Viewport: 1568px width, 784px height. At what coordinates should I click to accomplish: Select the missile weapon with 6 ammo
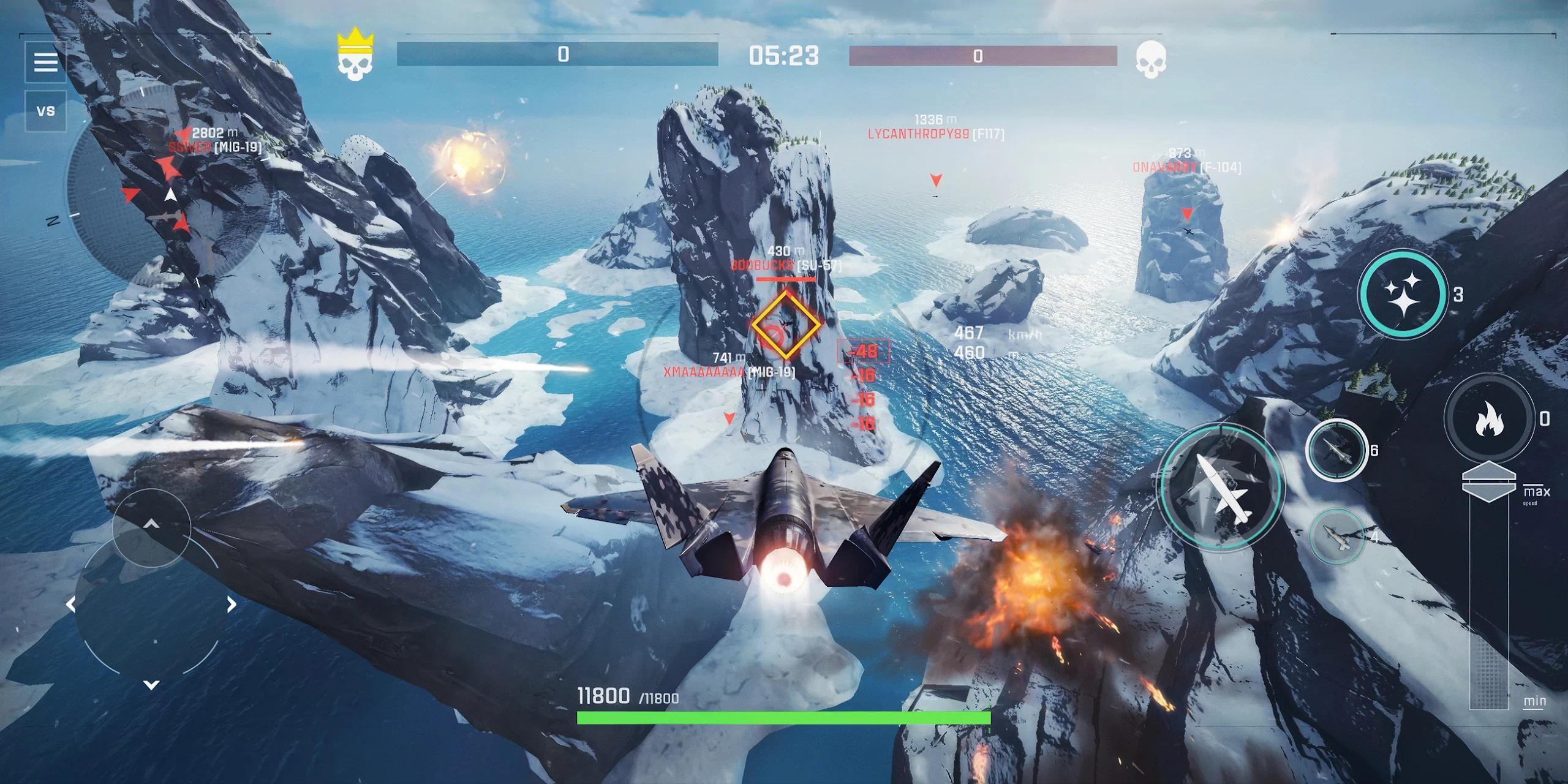[x=1336, y=450]
